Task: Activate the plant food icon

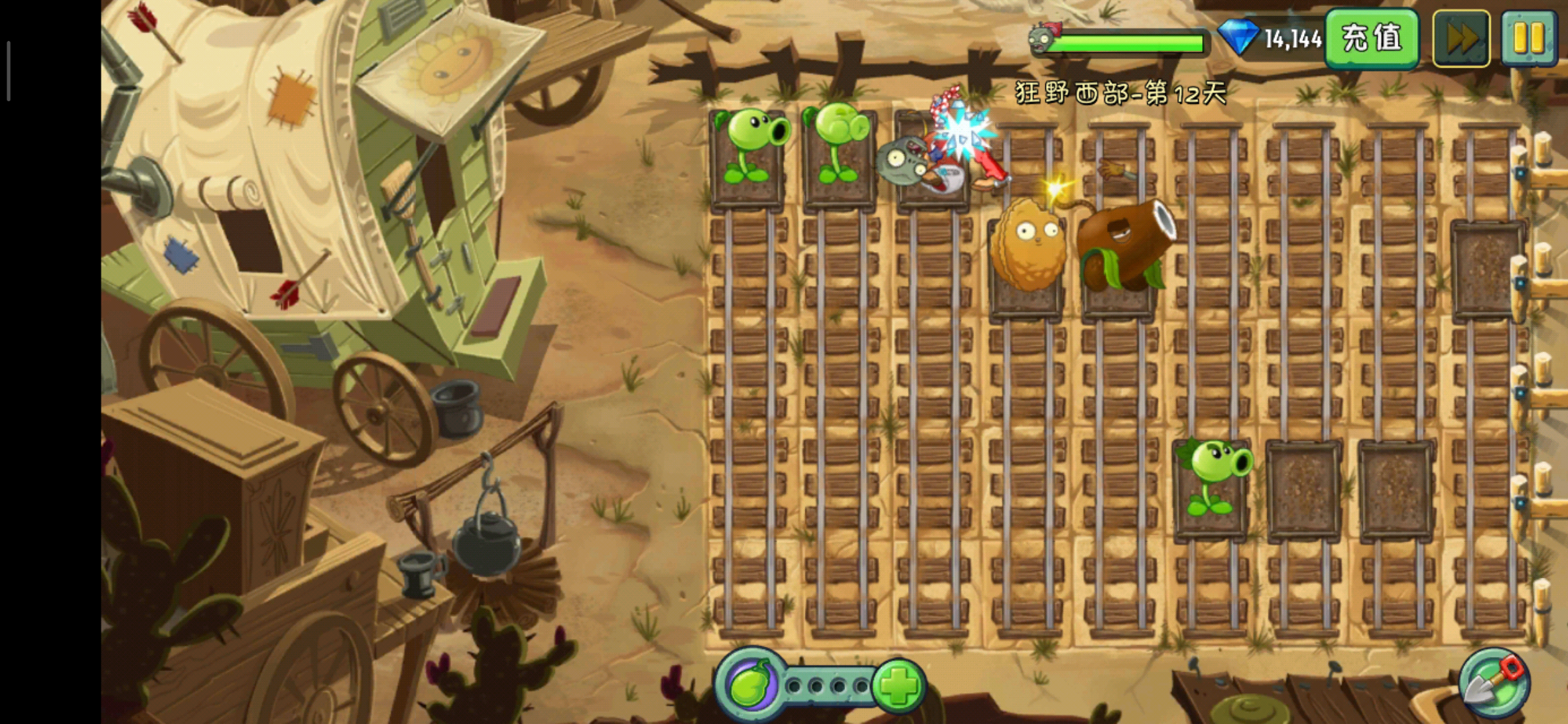Action: pyautogui.click(x=750, y=685)
